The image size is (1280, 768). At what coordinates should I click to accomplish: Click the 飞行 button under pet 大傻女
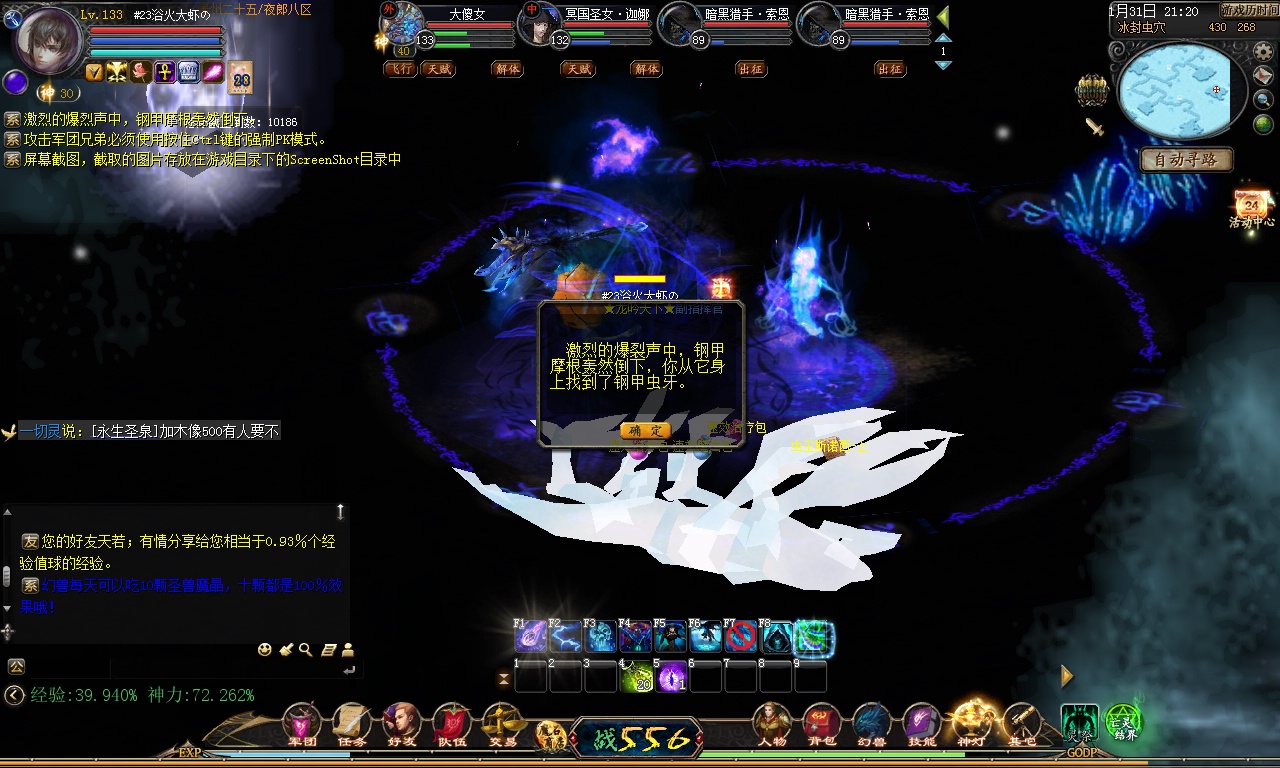400,69
